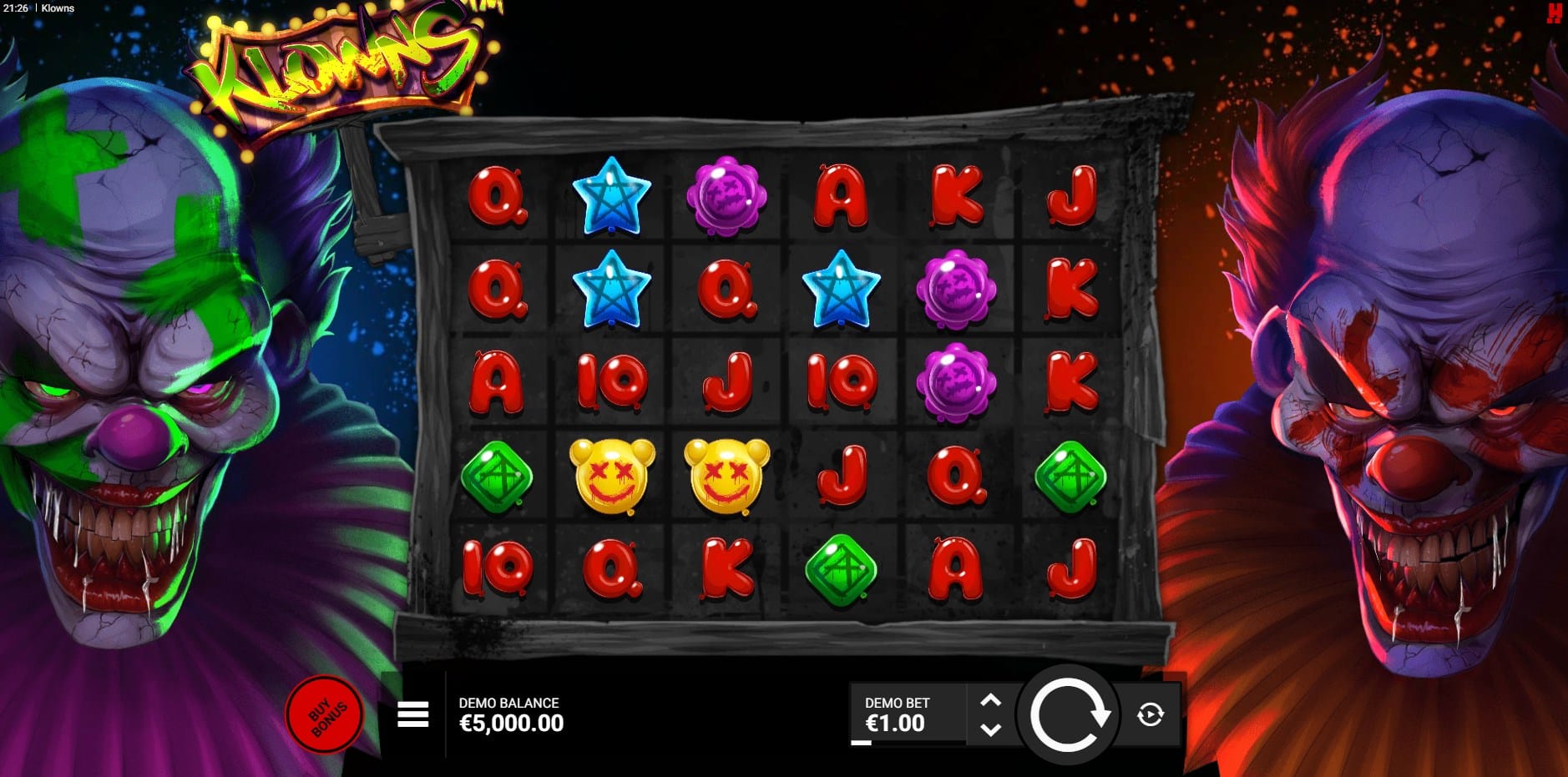Open the autoplay settings
Viewport: 1568px width, 777px height.
click(1150, 714)
